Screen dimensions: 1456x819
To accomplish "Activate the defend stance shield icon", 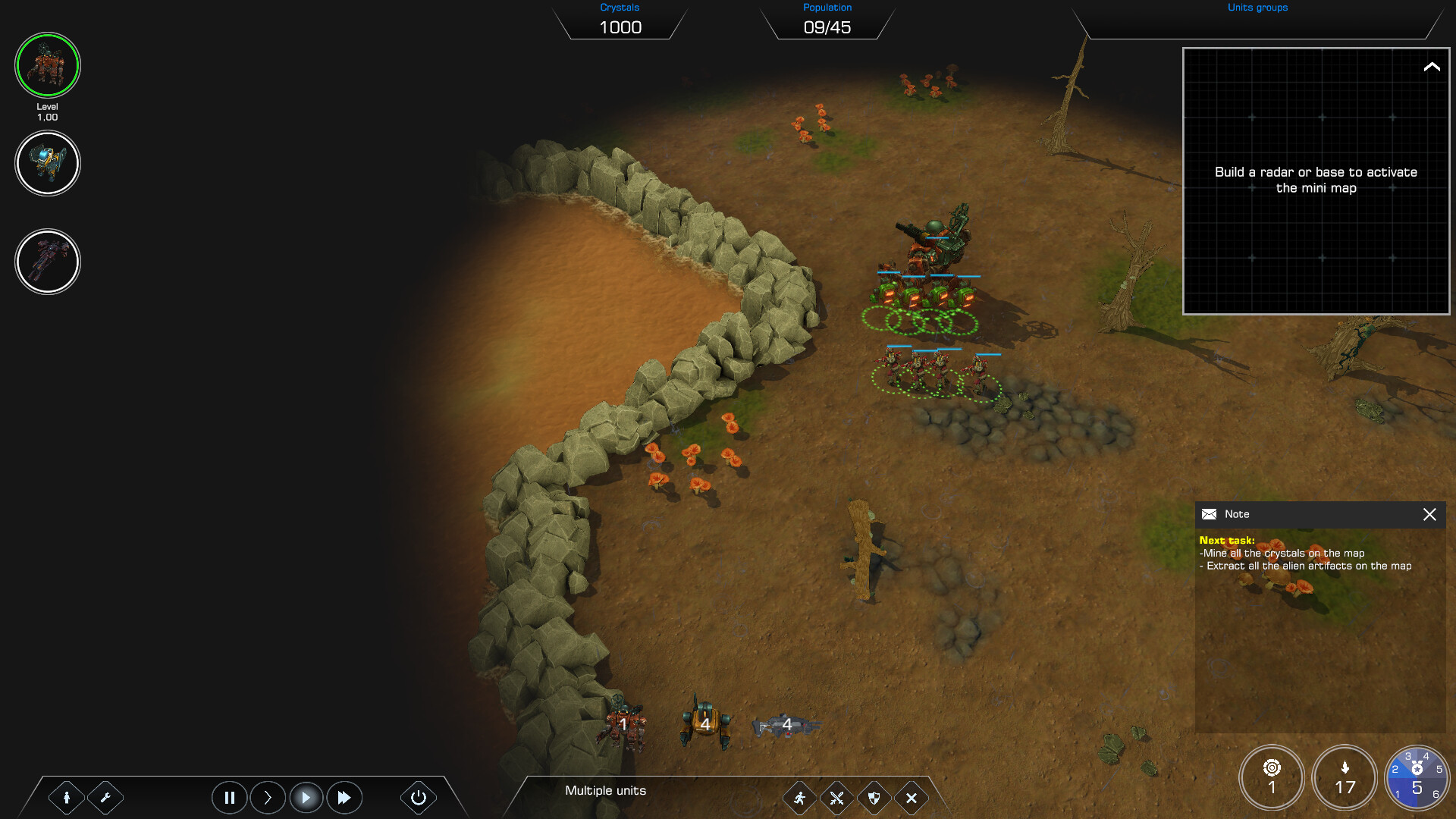I will [x=874, y=798].
